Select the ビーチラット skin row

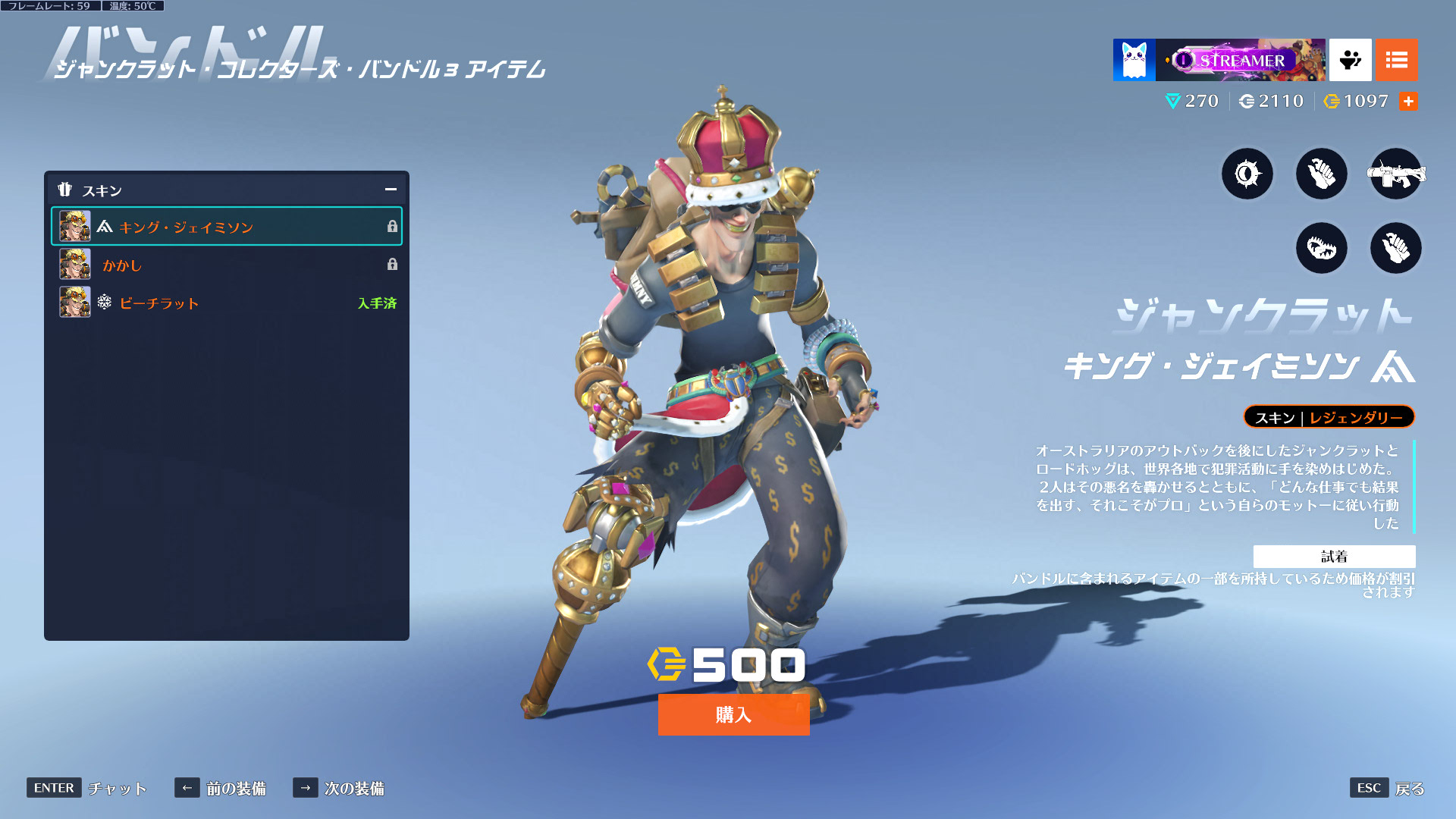pos(226,303)
